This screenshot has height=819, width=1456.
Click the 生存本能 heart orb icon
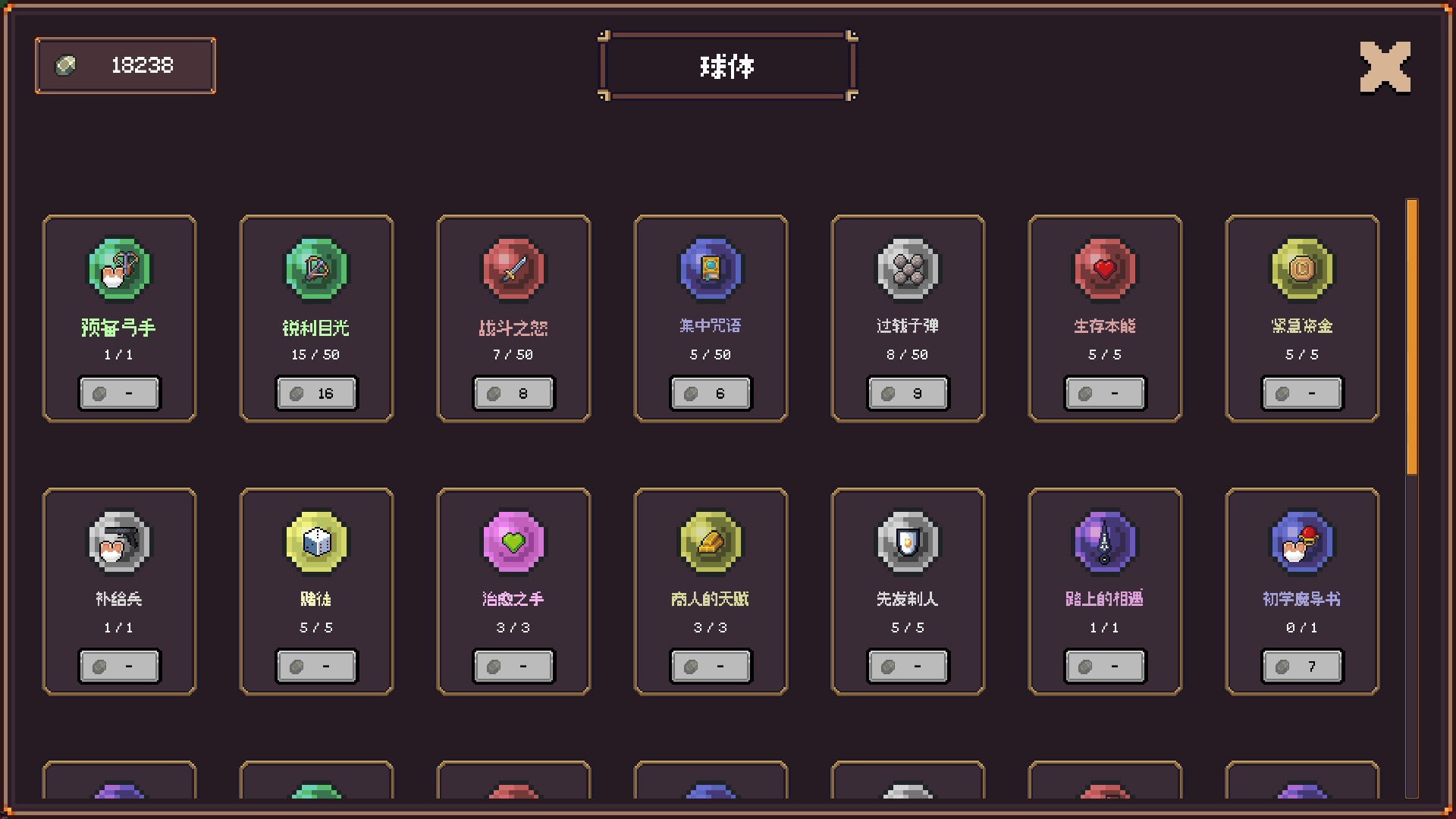click(1105, 269)
